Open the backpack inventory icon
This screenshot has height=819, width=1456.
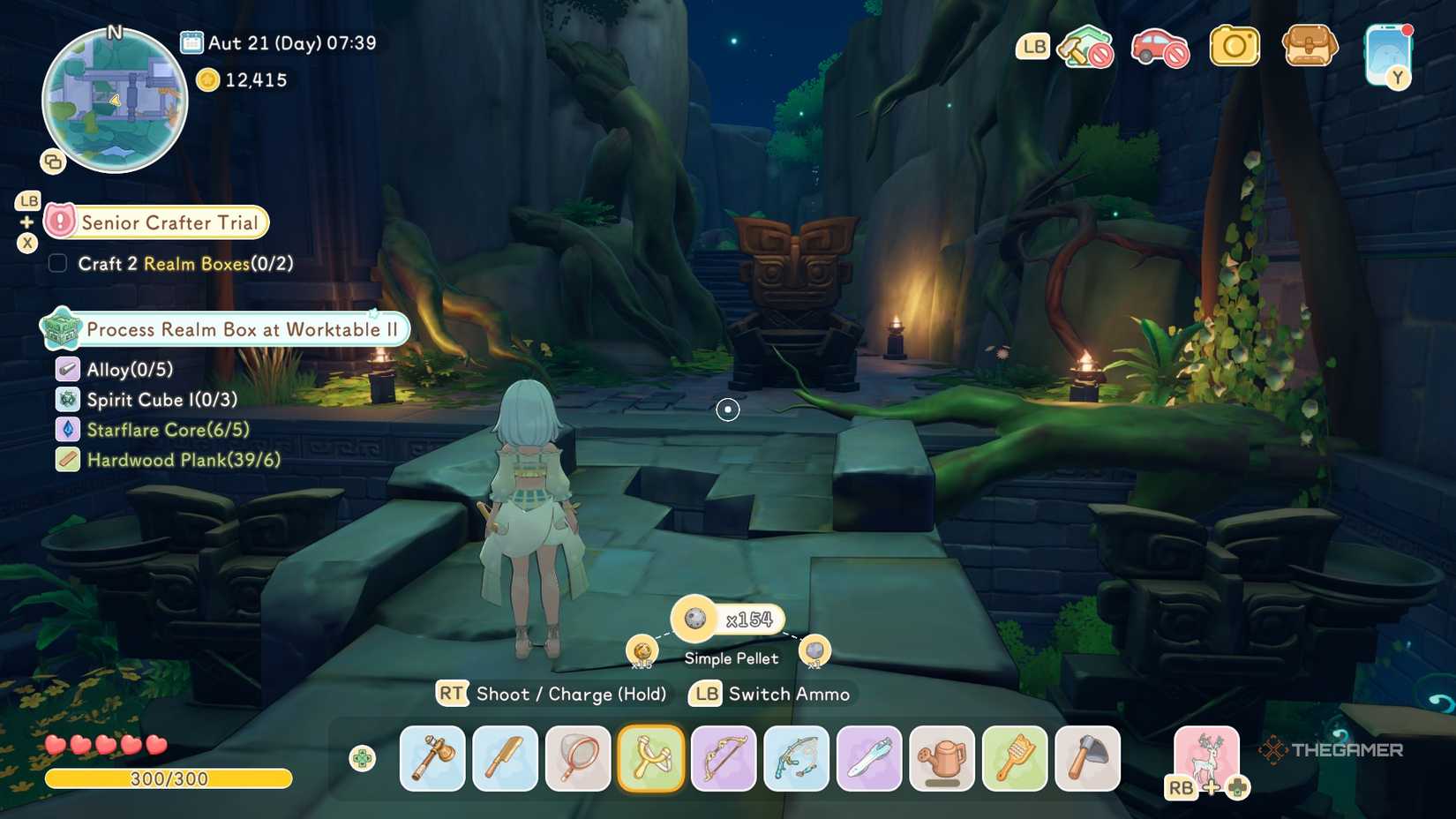[x=1310, y=46]
